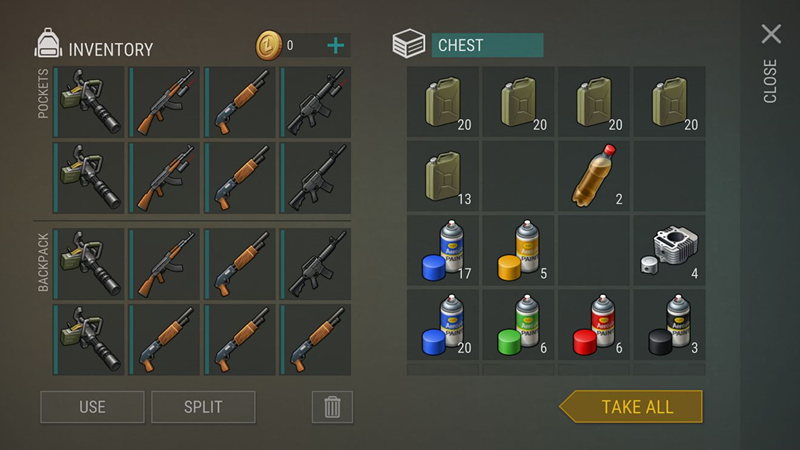Close the chest inventory screen
Screen dimensions: 800x450
pyautogui.click(x=771, y=35)
